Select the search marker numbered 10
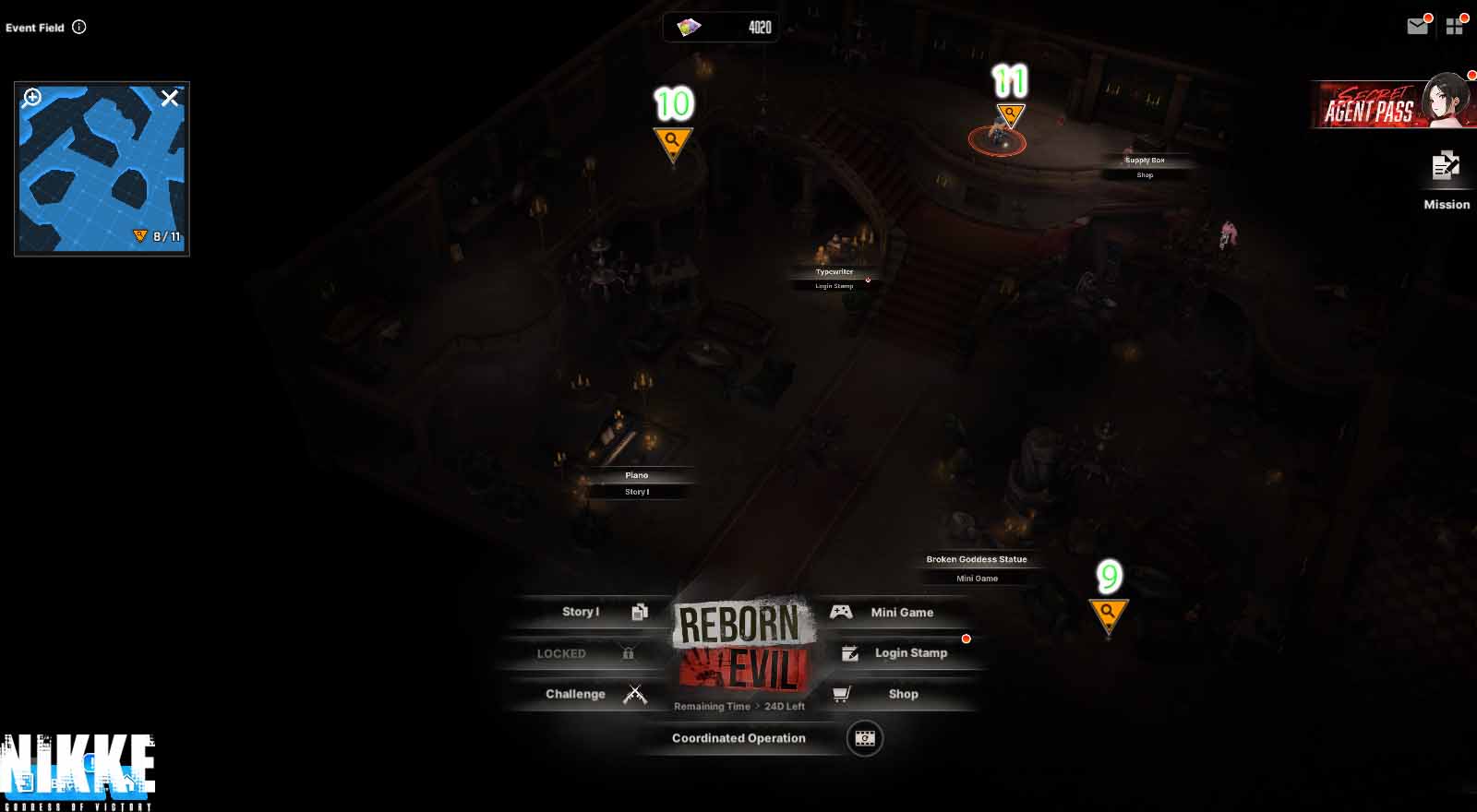 click(x=673, y=143)
